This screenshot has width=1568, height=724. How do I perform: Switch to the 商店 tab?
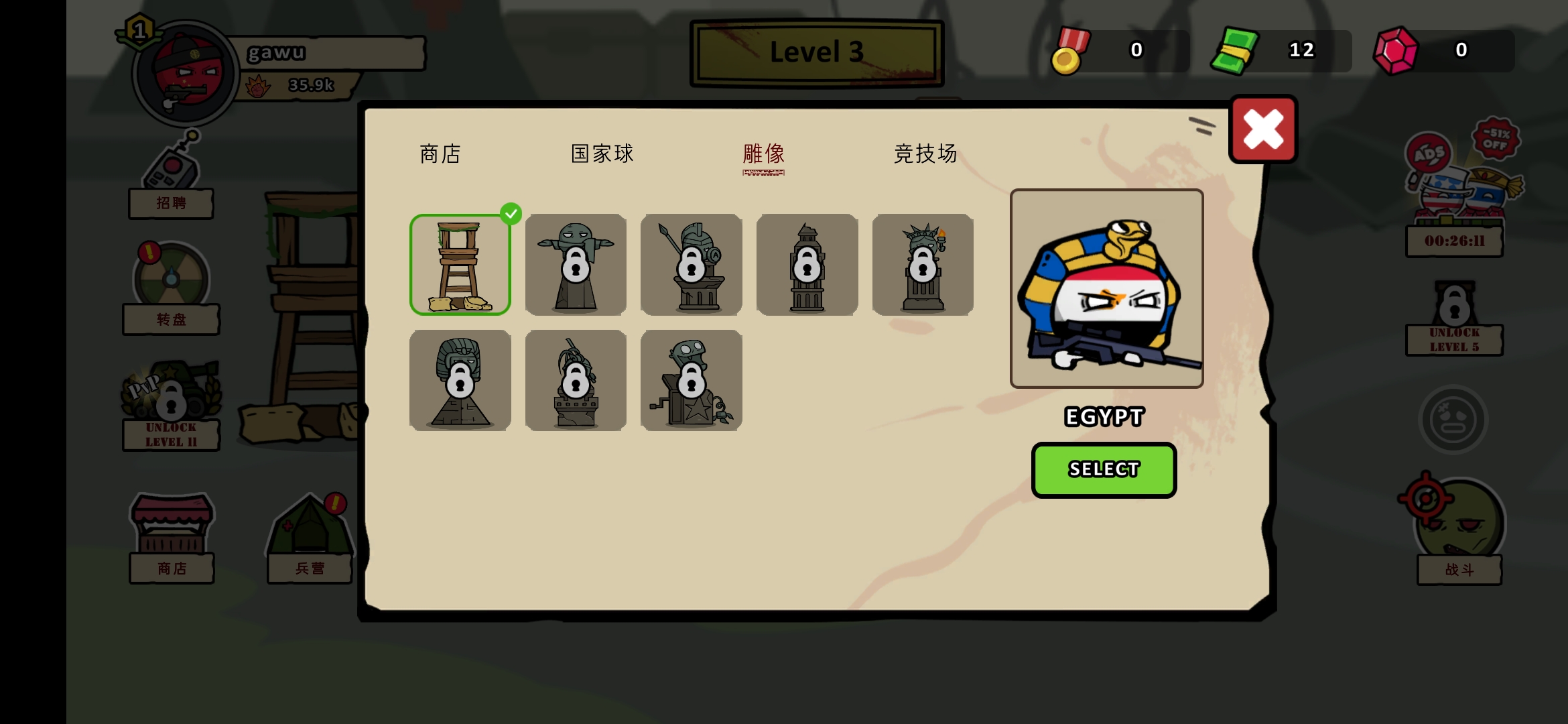tap(440, 154)
